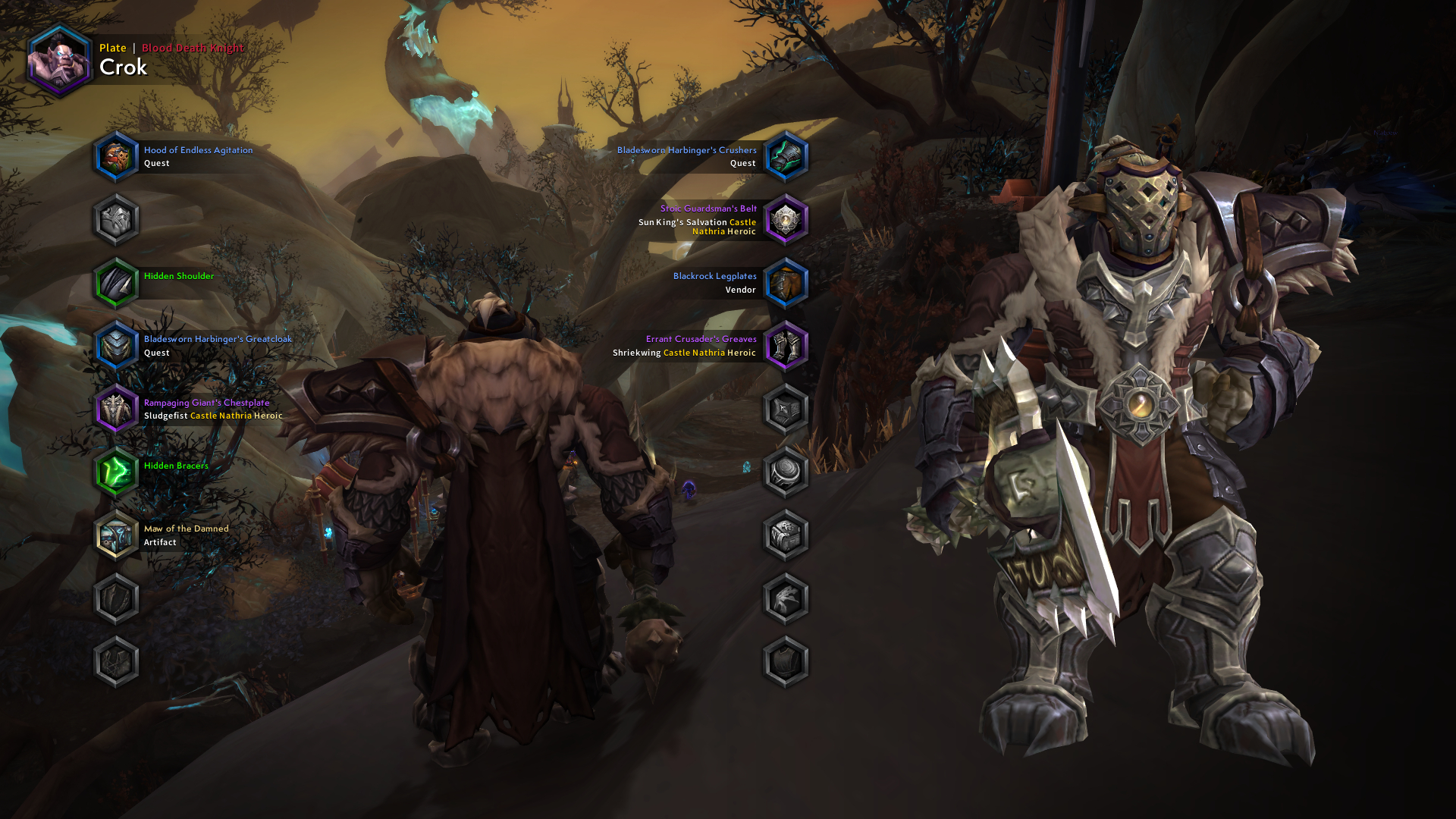Select the Hood of Endless Agitation icon
Screen dimensions: 1456x819
pos(116,156)
